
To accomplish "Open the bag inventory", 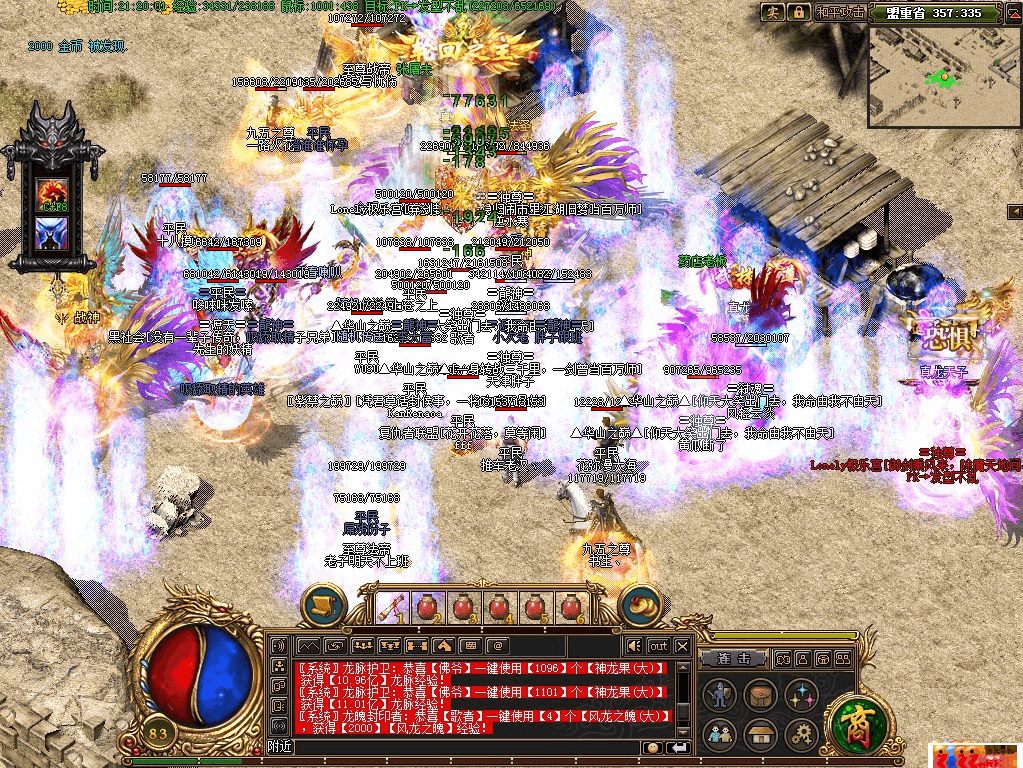I will pyautogui.click(x=759, y=694).
